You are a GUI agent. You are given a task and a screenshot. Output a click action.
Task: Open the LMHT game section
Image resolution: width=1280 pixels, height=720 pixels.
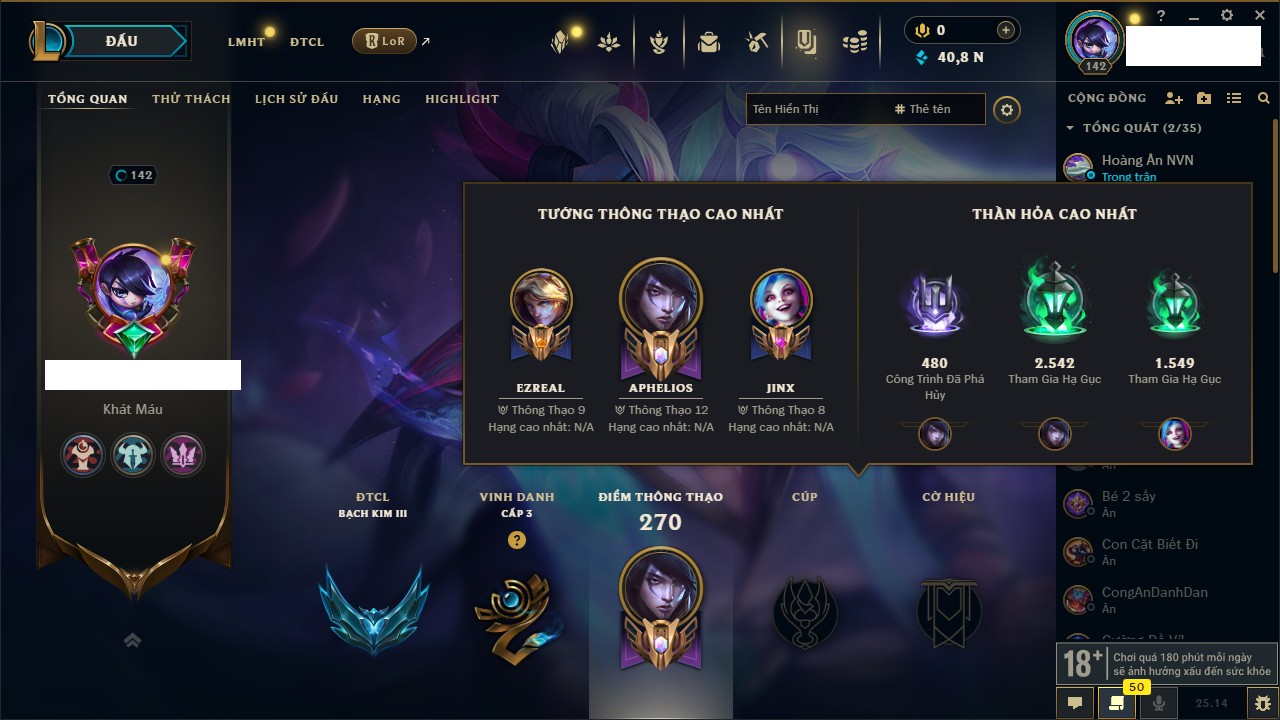(x=246, y=42)
